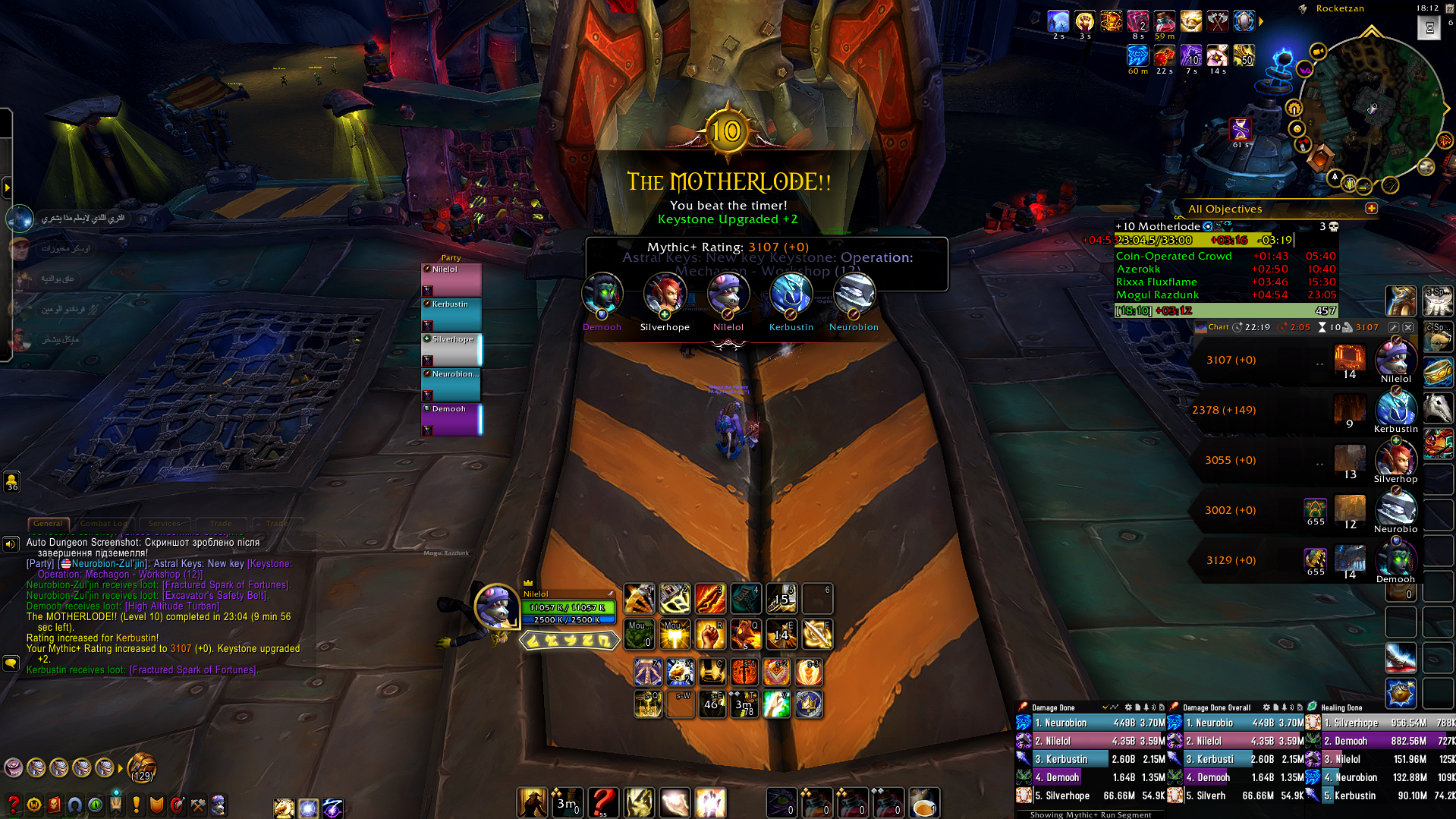Click the Damage Done Overall meter header
The width and height of the screenshot is (1456, 819).
[1216, 707]
